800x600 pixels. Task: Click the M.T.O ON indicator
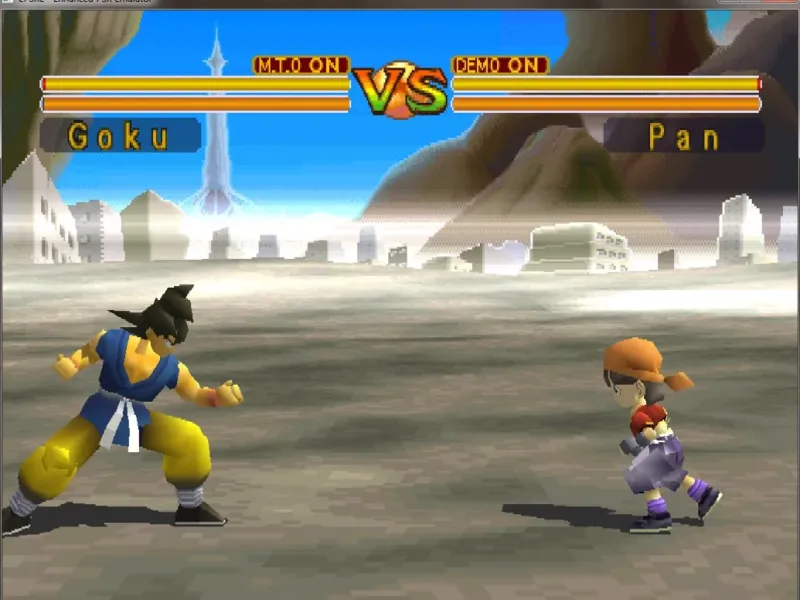[301, 65]
